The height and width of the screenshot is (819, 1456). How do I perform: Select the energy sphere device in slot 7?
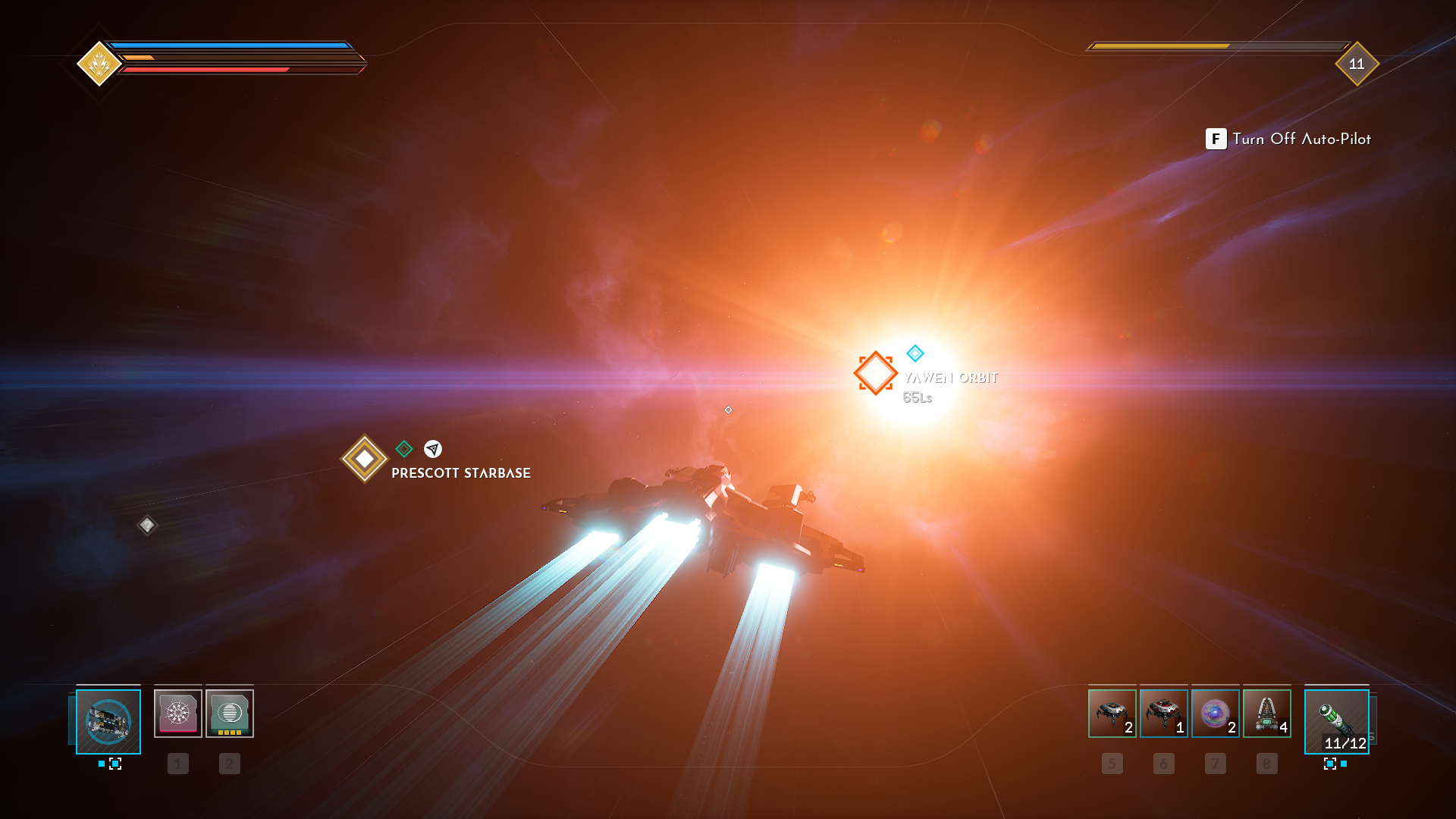point(1215,714)
